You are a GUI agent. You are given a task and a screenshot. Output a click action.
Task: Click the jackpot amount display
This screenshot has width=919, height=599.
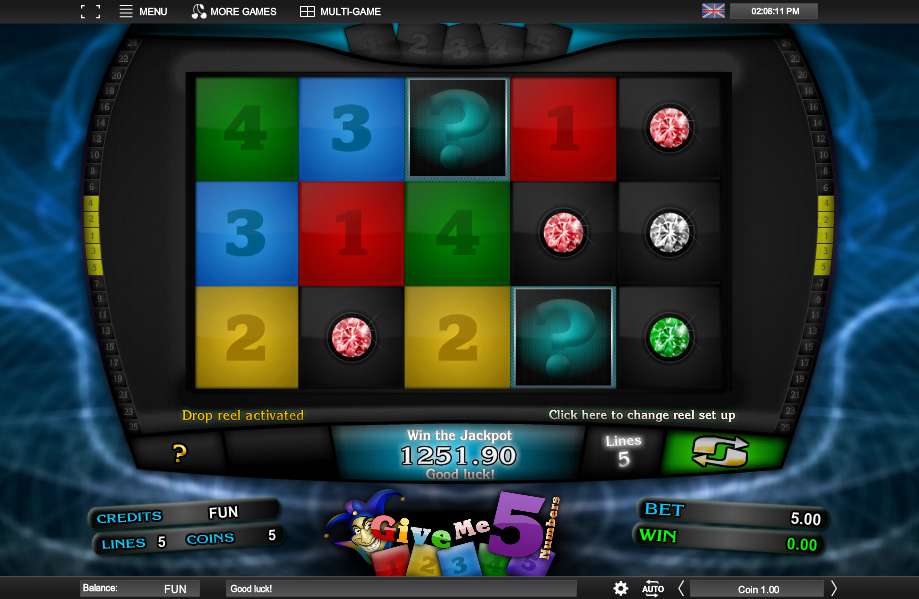457,455
